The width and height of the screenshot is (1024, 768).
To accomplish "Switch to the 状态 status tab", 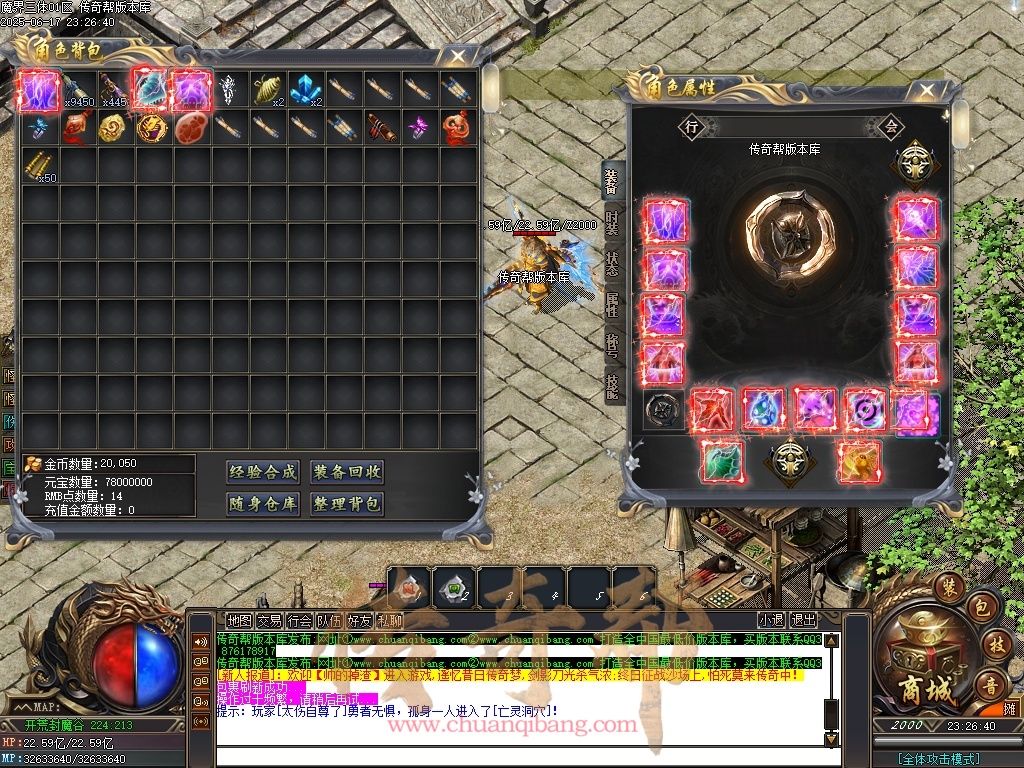I will (x=612, y=264).
